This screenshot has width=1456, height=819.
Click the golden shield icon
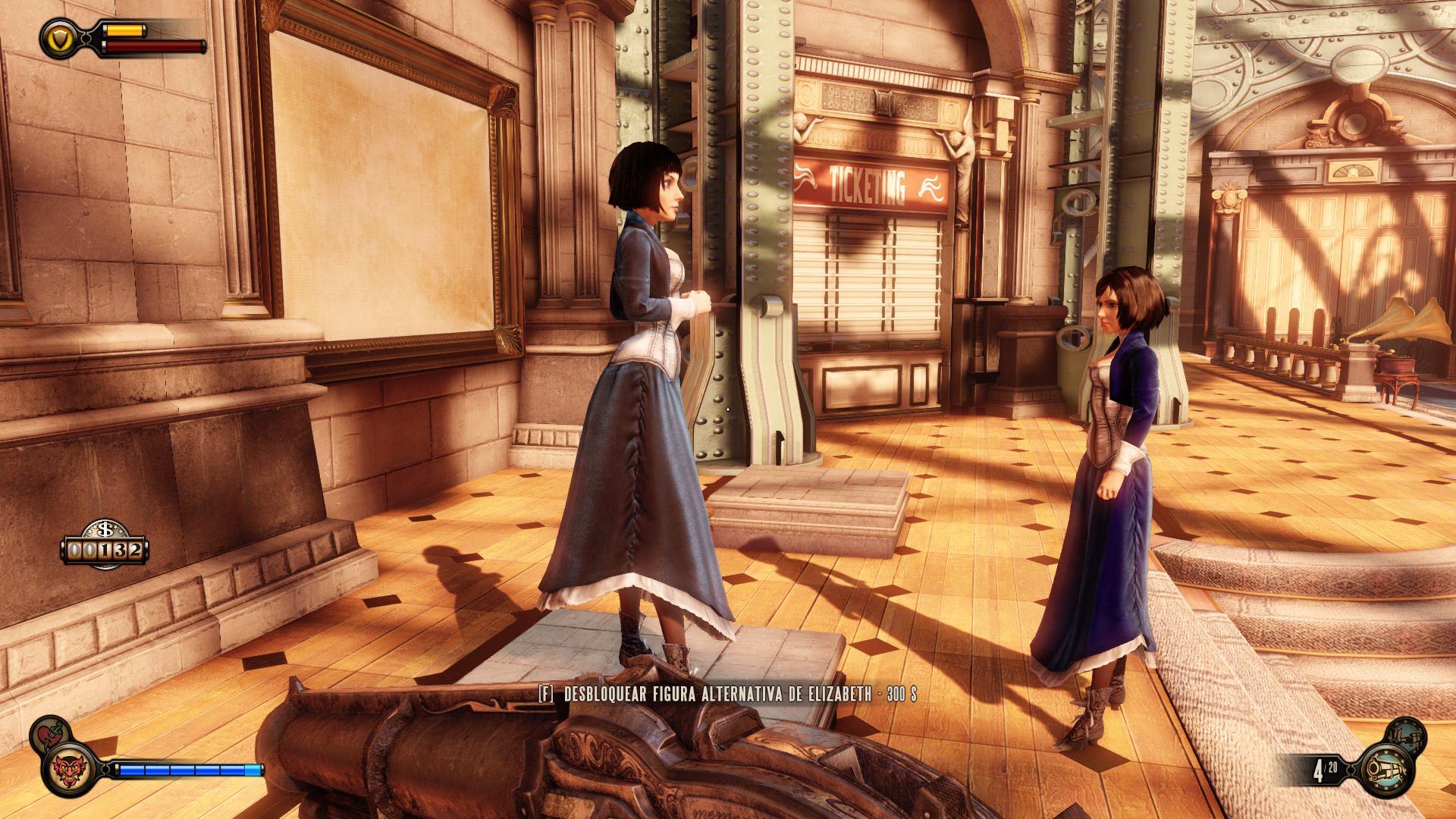click(x=59, y=38)
